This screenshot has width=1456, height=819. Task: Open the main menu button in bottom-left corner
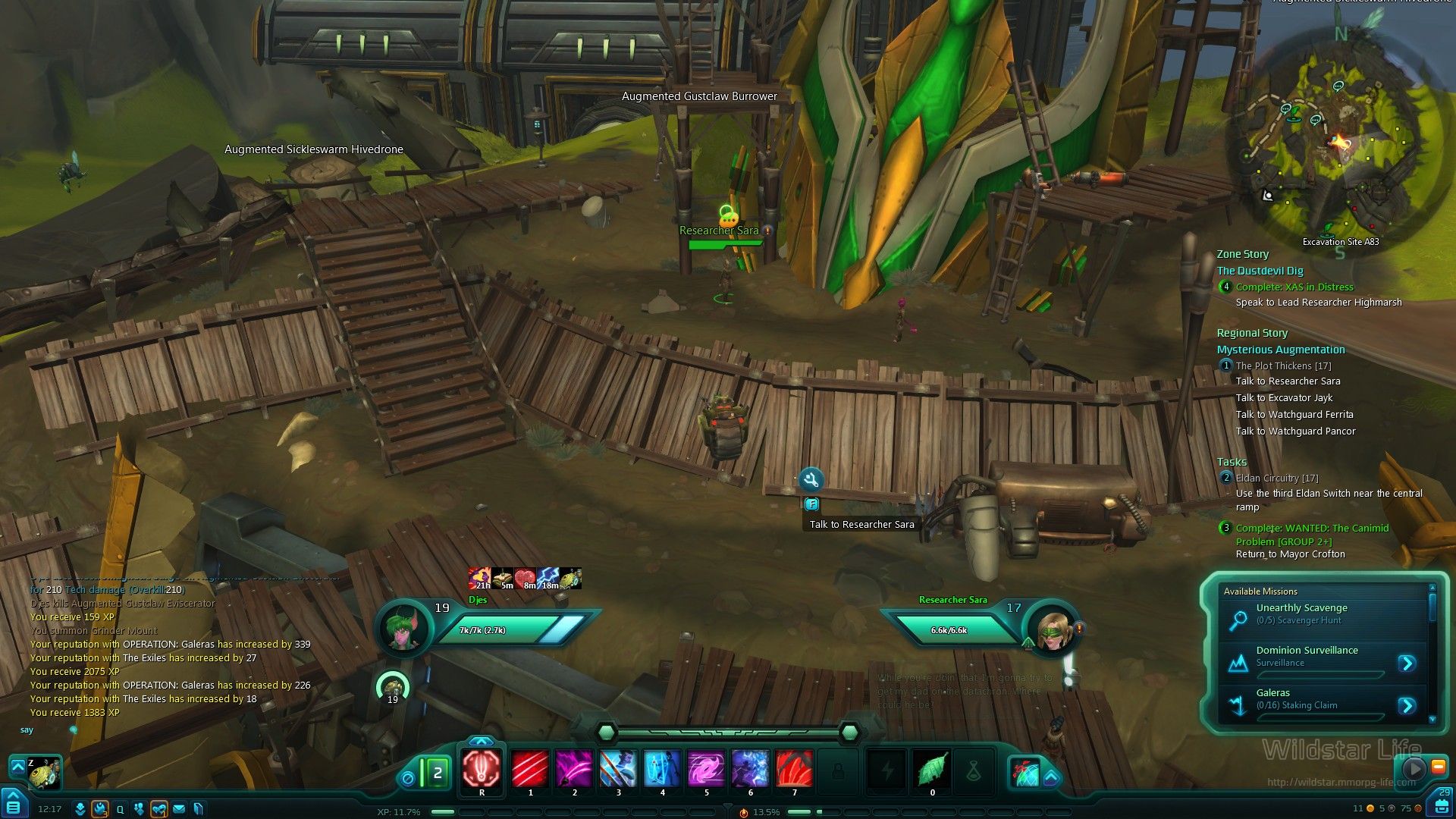pos(14,805)
